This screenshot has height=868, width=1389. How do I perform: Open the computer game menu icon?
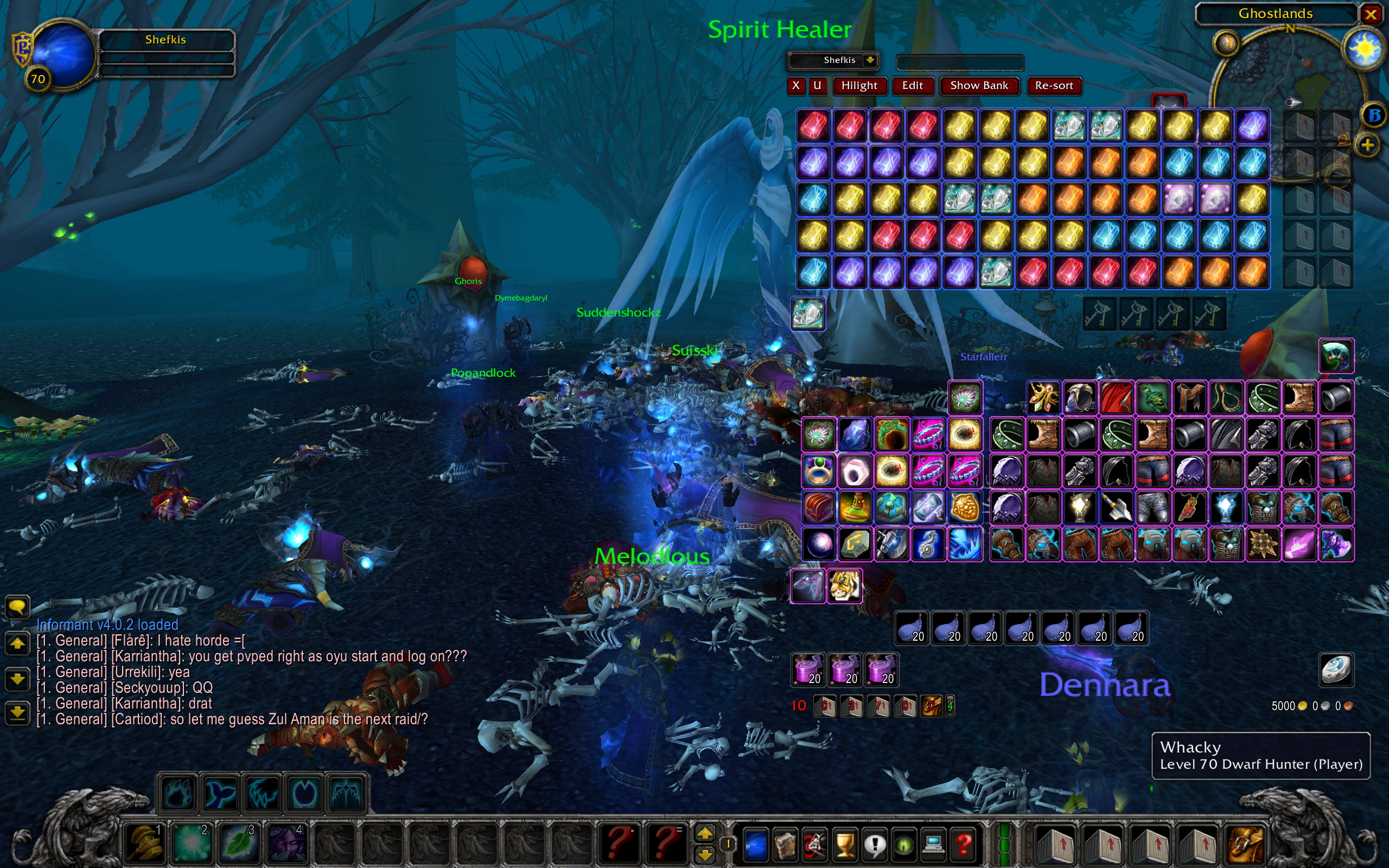933,844
